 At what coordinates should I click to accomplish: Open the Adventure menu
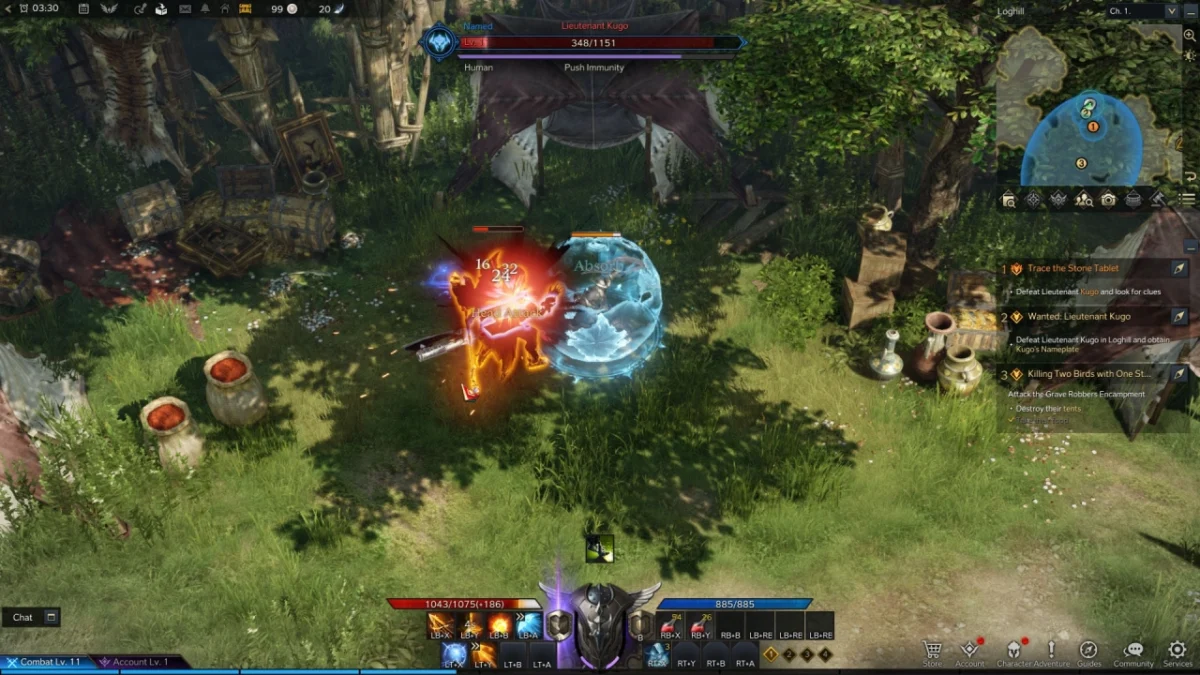[x=1051, y=651]
